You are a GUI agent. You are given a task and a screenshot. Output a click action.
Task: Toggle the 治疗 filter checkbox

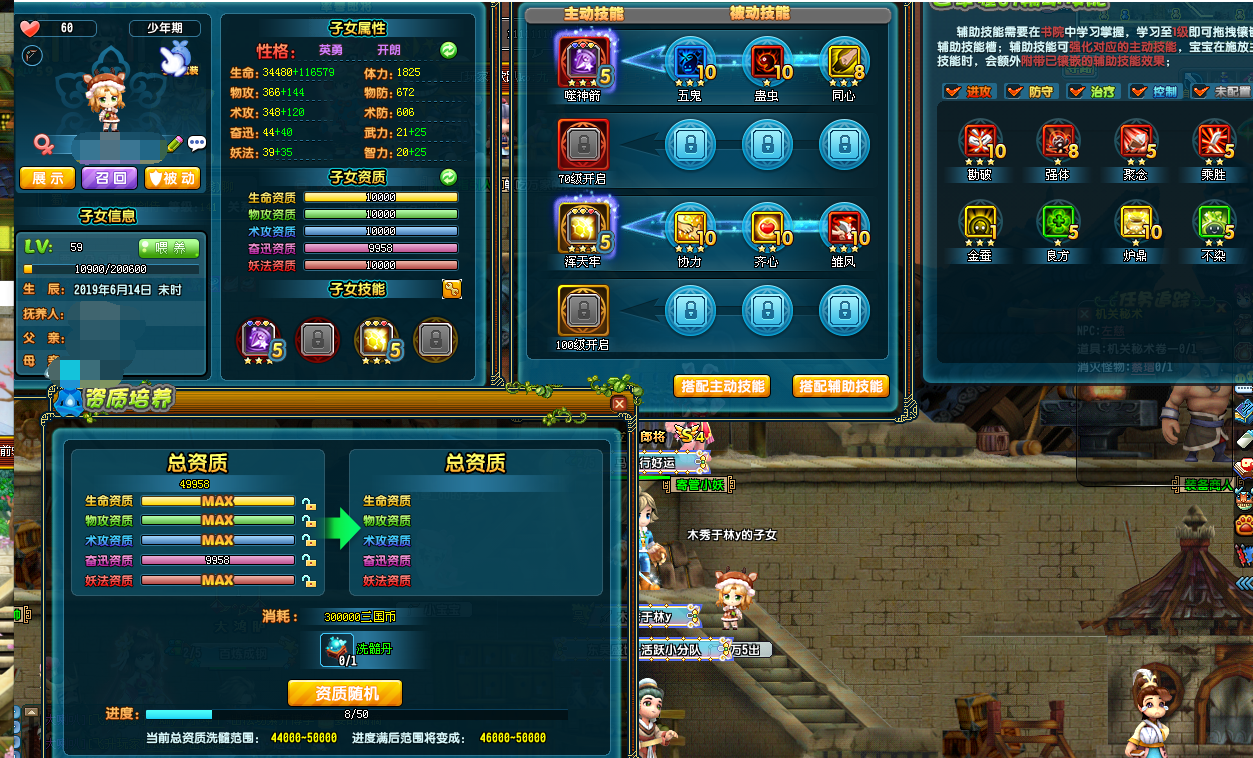[1076, 92]
